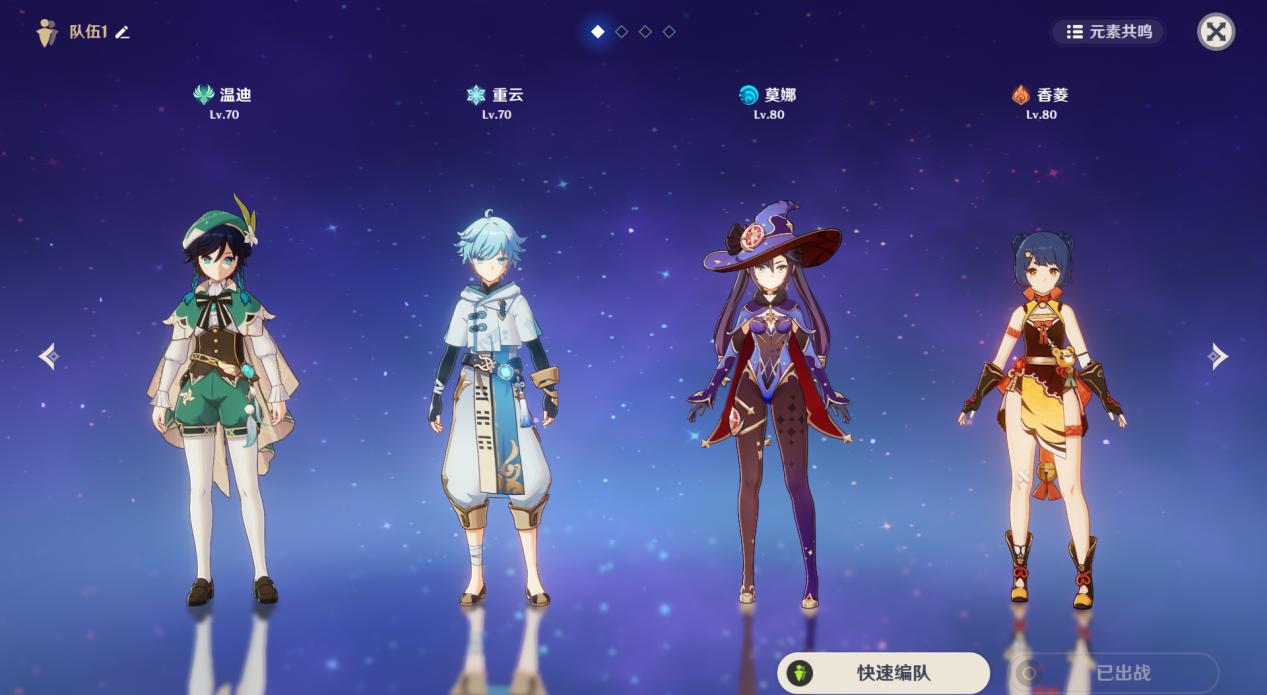This screenshot has height=695, width=1267.
Task: Click the 已出战 deployed button
Action: [x=1113, y=673]
